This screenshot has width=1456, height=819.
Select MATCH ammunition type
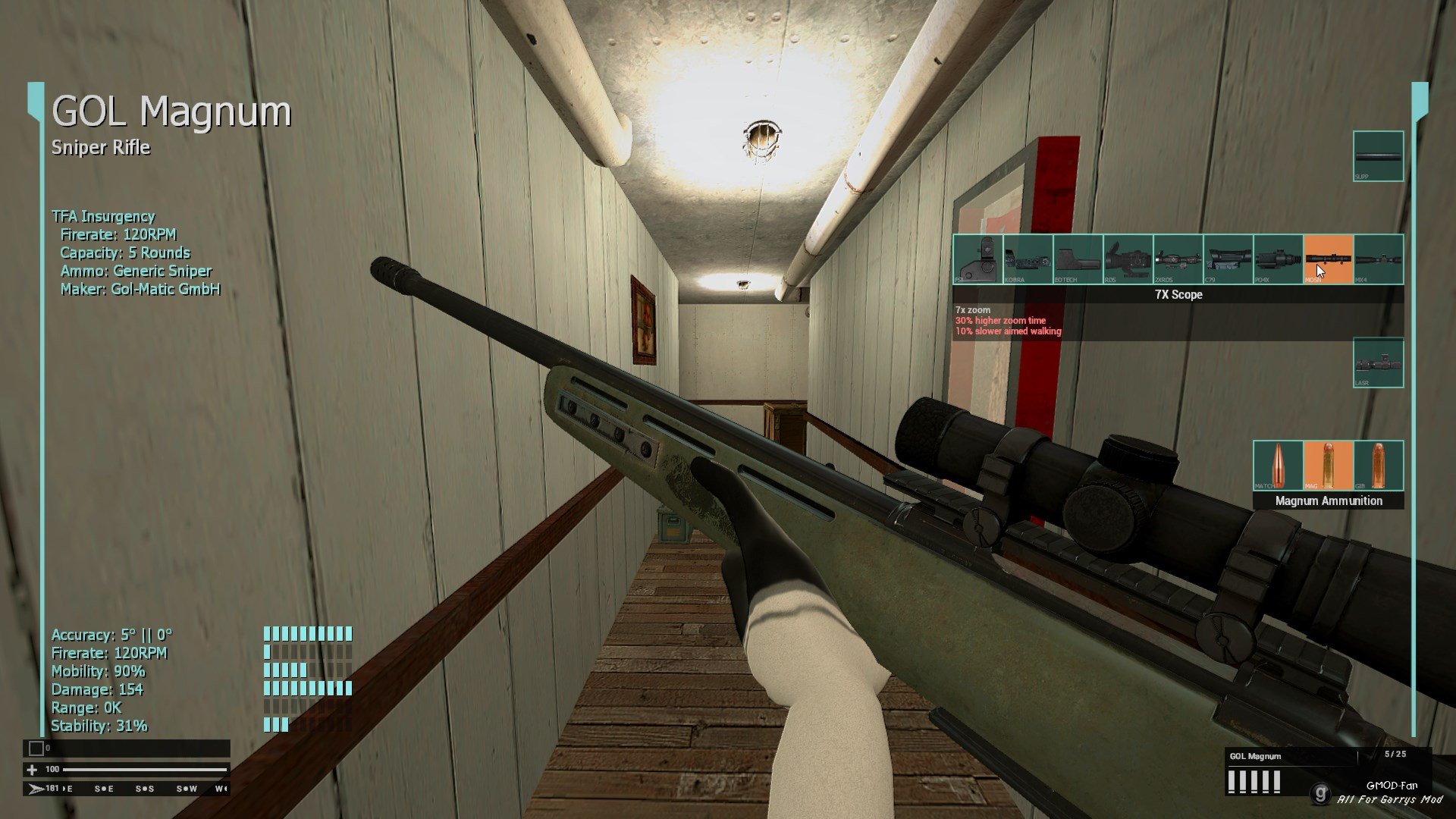[1278, 466]
